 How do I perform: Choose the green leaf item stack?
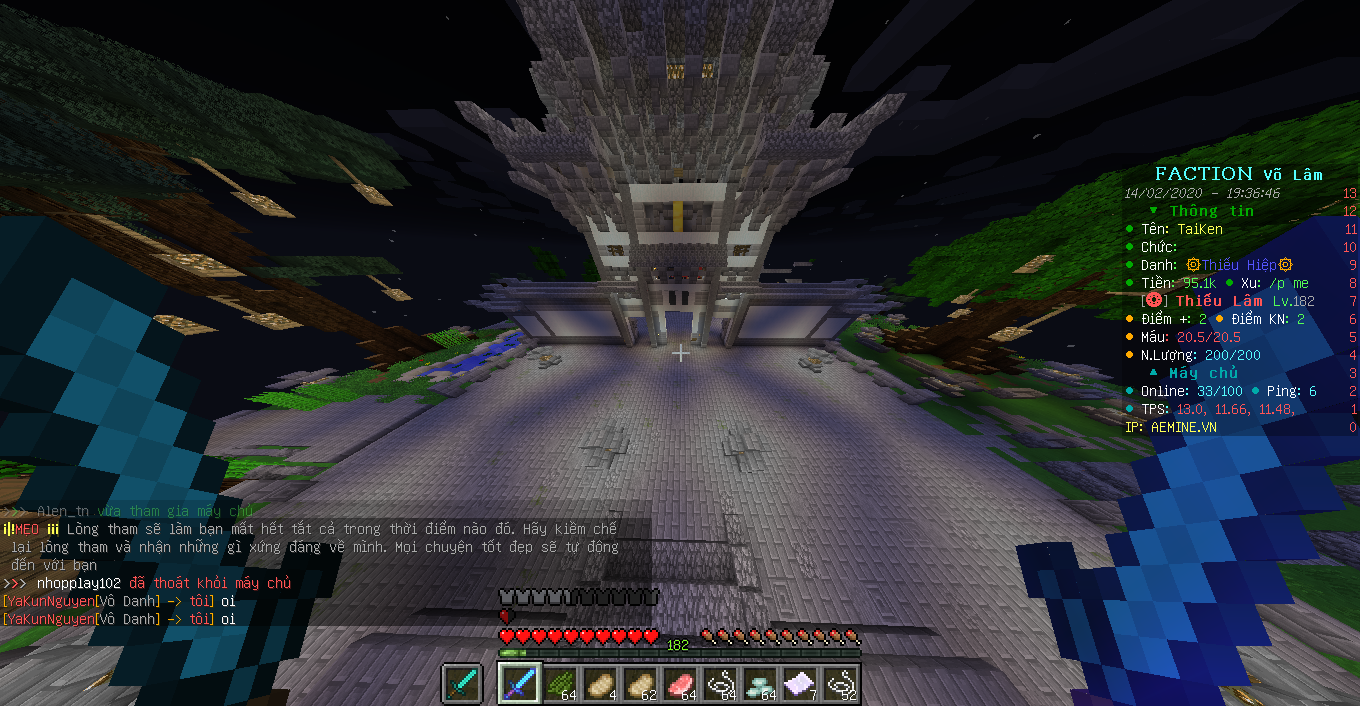coord(560,684)
